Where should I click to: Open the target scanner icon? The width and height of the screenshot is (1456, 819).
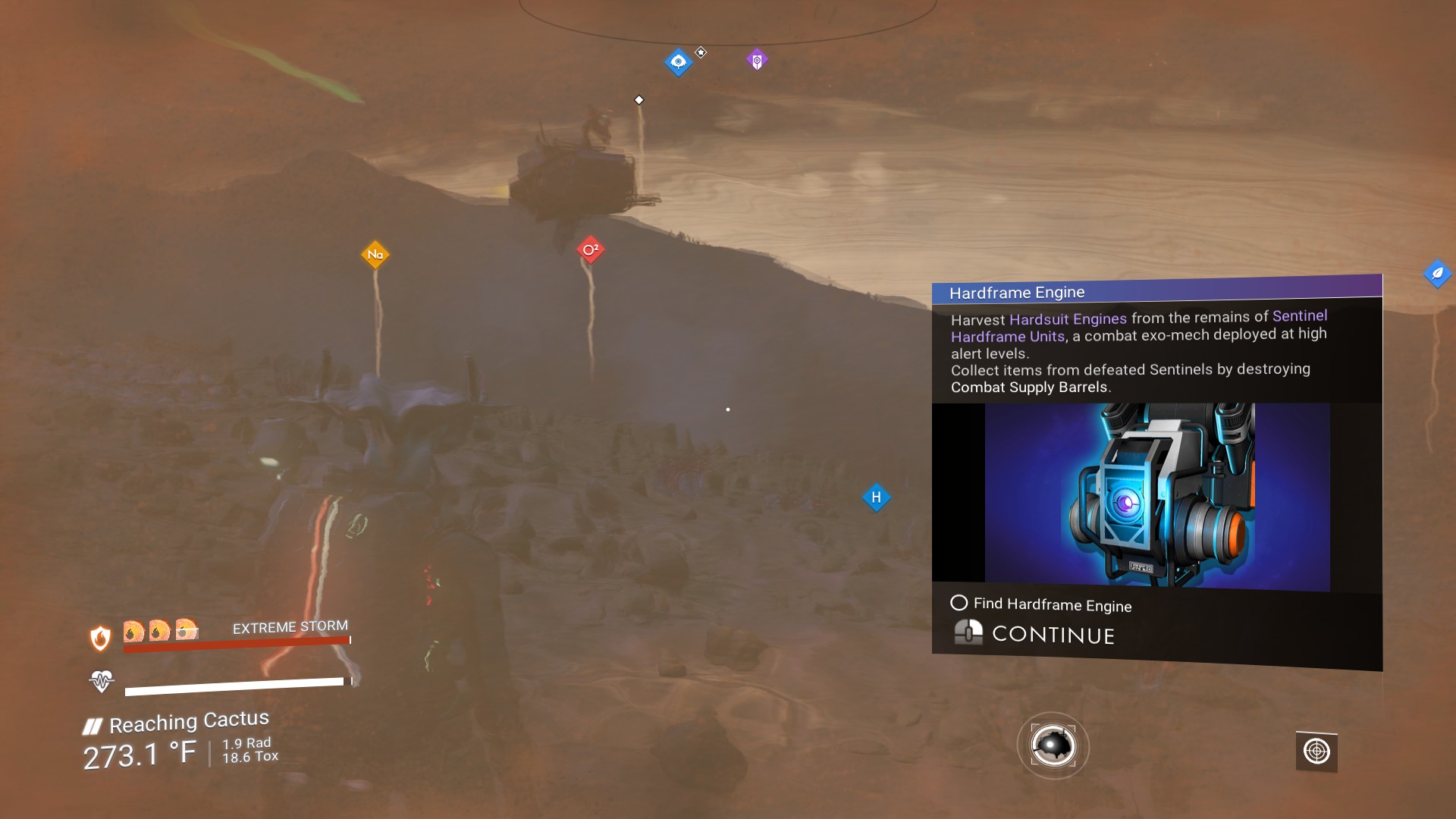click(1316, 752)
